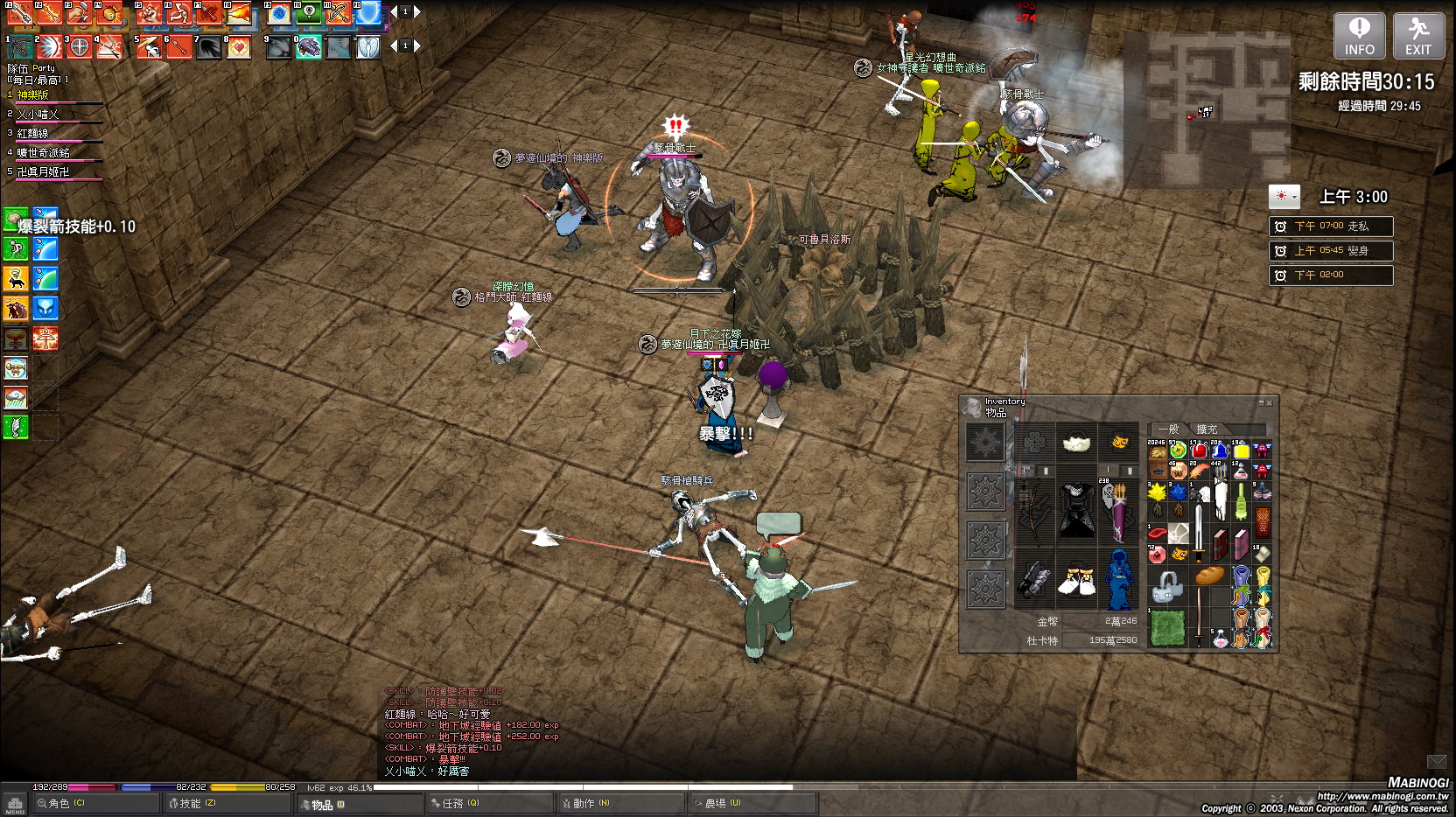This screenshot has width=1456, height=817.
Task: Select the 一般 inventory tab
Action: pyautogui.click(x=1169, y=429)
